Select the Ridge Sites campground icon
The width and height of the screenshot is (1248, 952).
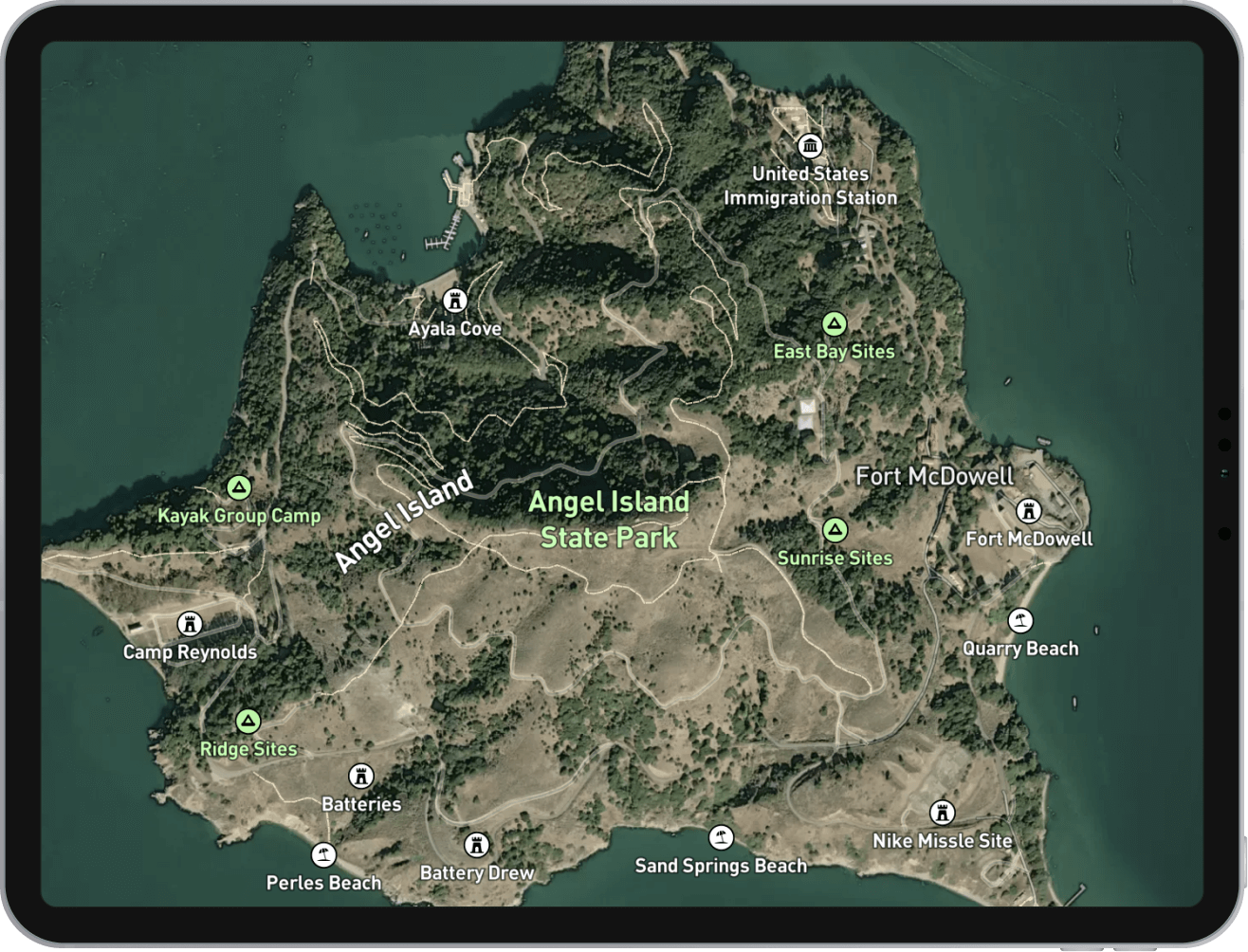point(247,720)
